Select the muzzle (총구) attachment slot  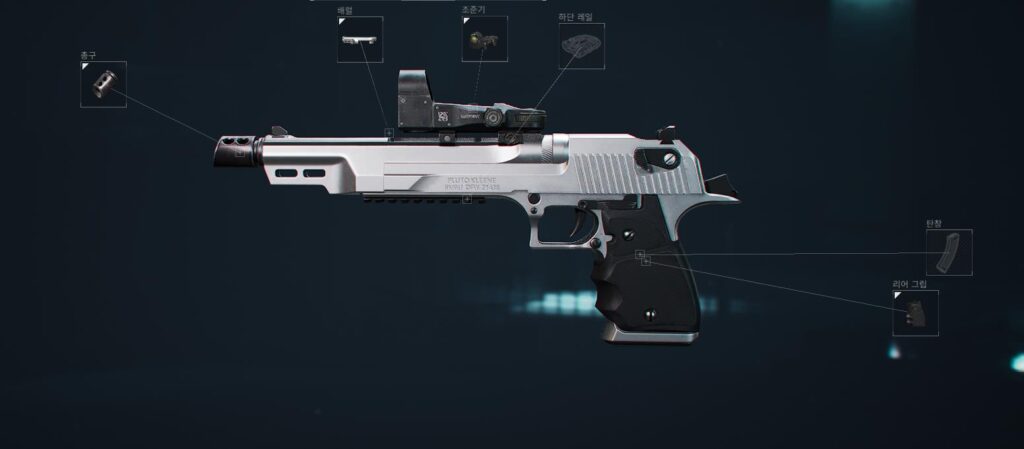pos(103,84)
